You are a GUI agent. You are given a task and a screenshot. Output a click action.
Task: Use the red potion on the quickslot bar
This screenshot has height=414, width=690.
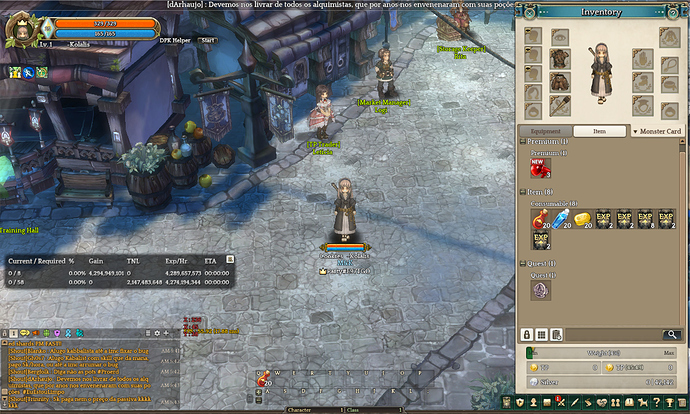tap(265, 379)
